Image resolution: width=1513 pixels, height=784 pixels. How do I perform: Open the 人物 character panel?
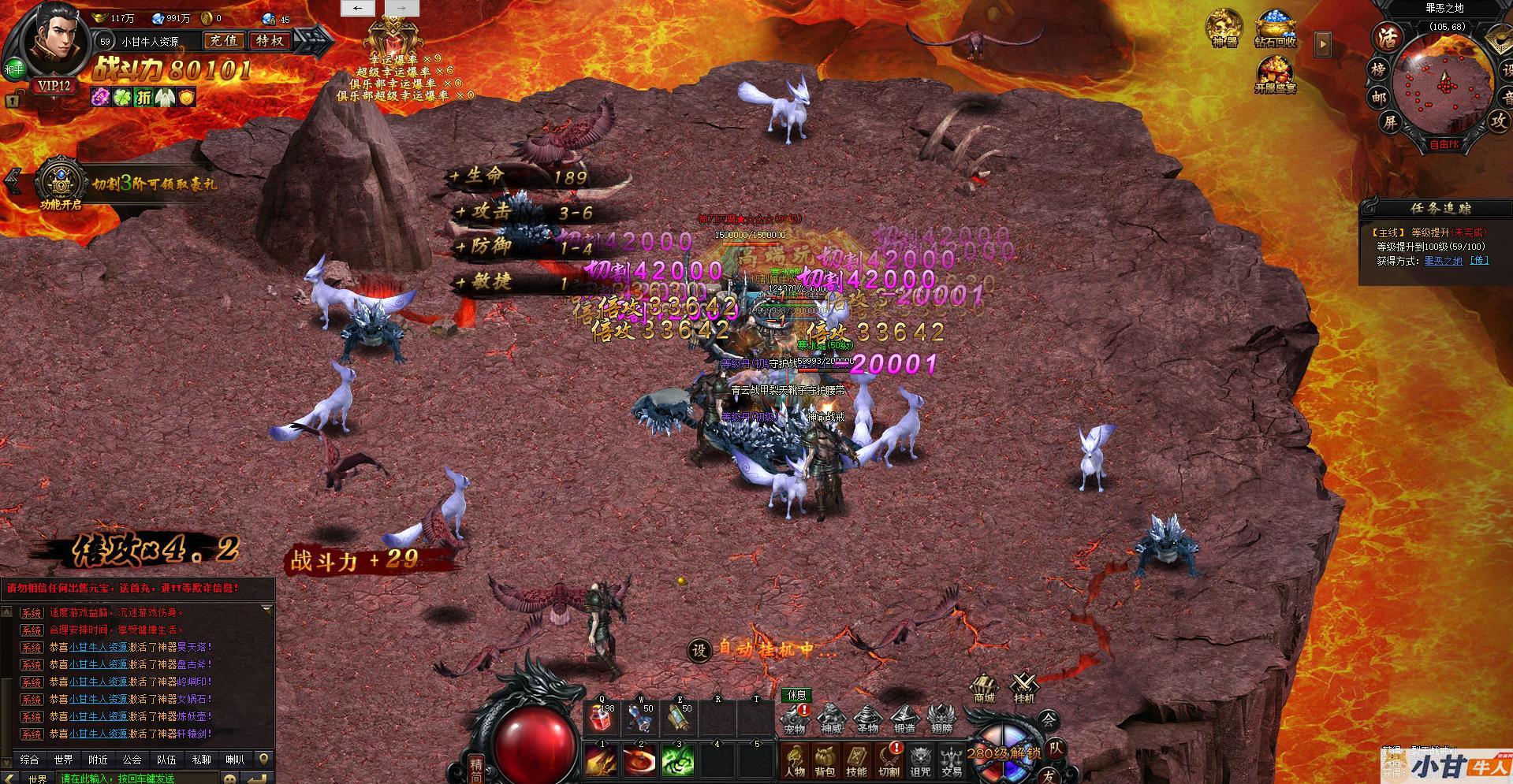coord(795,760)
